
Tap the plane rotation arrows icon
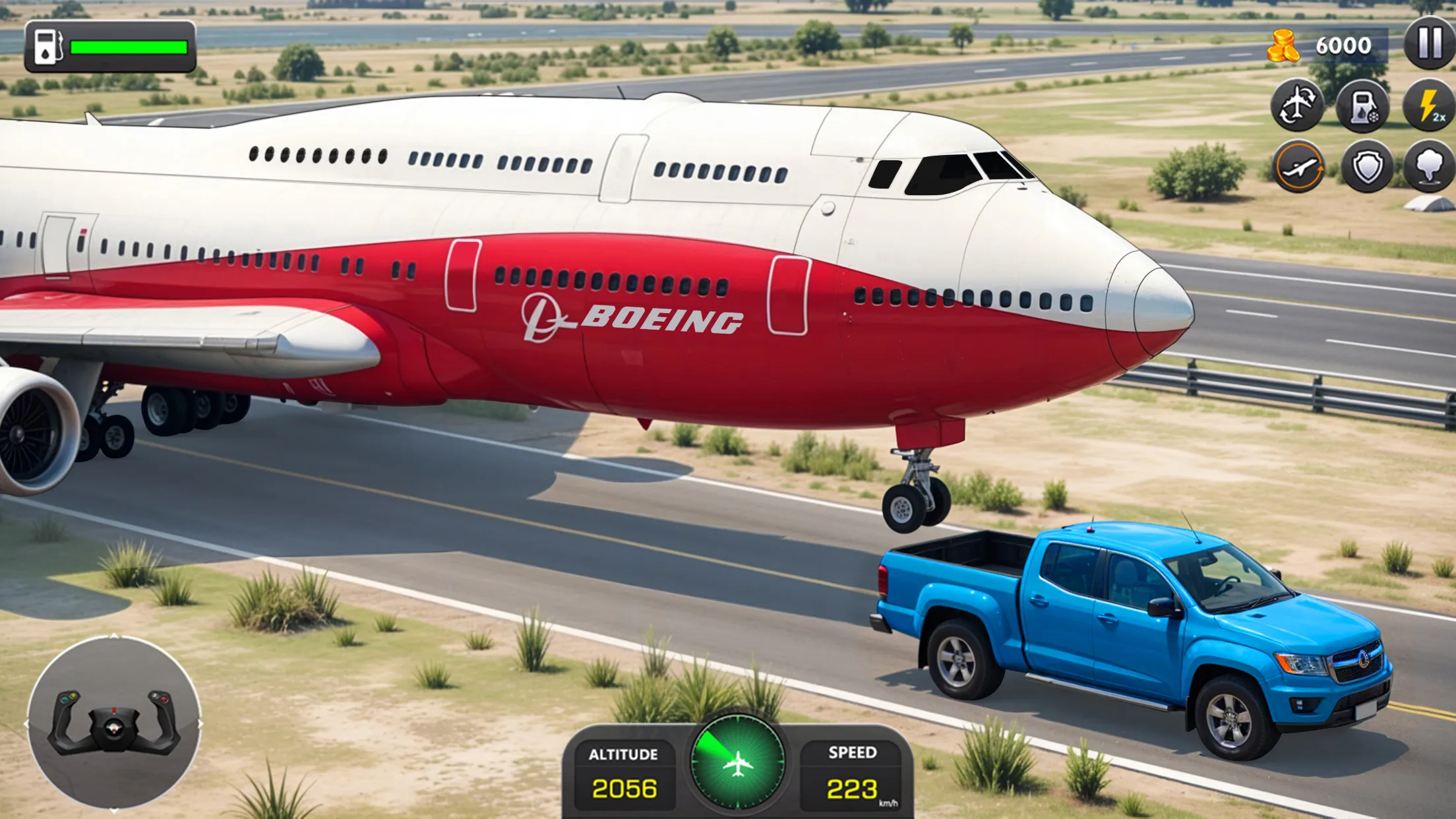(x=1297, y=106)
